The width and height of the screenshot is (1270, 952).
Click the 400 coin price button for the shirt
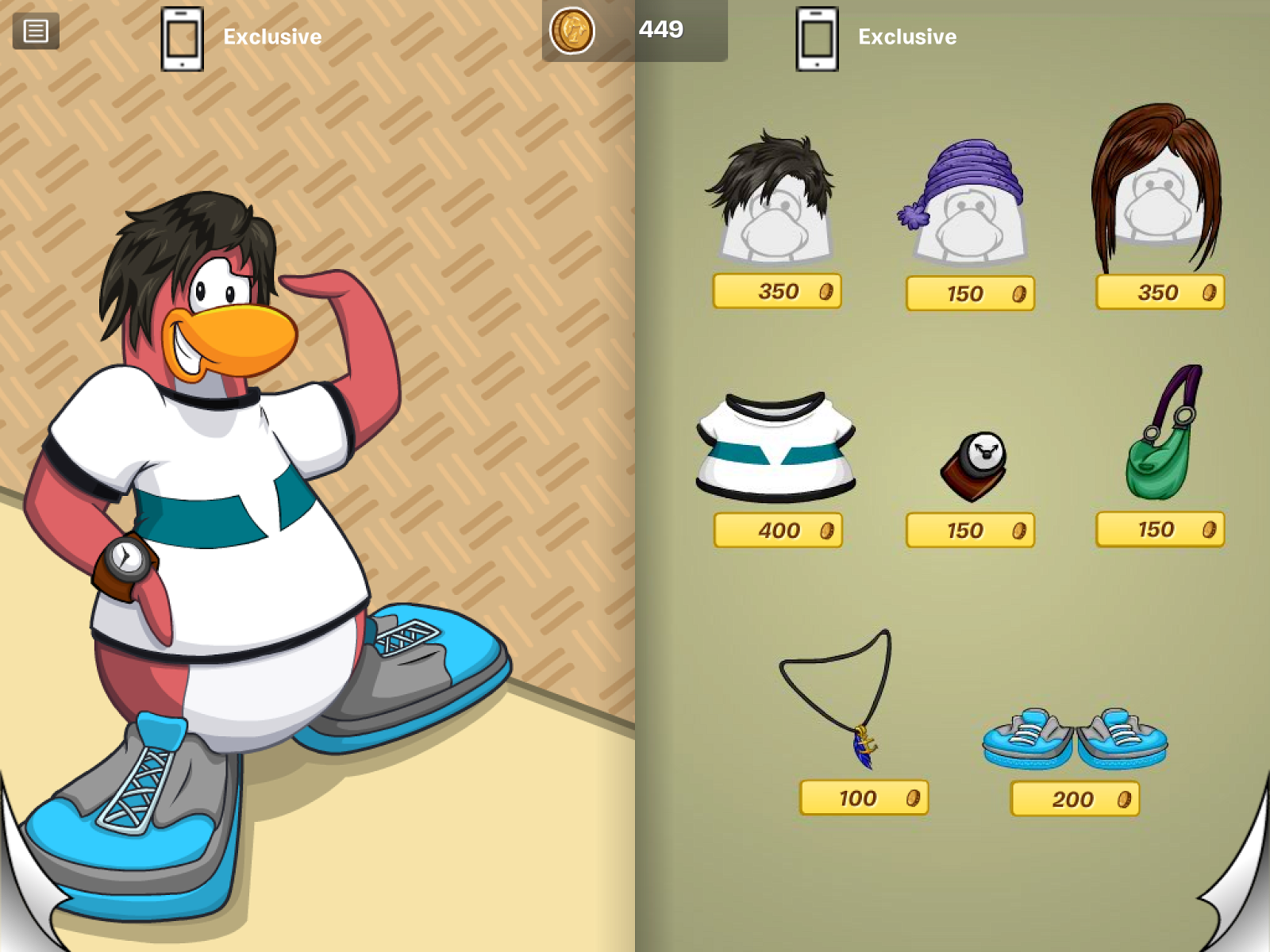[776, 532]
